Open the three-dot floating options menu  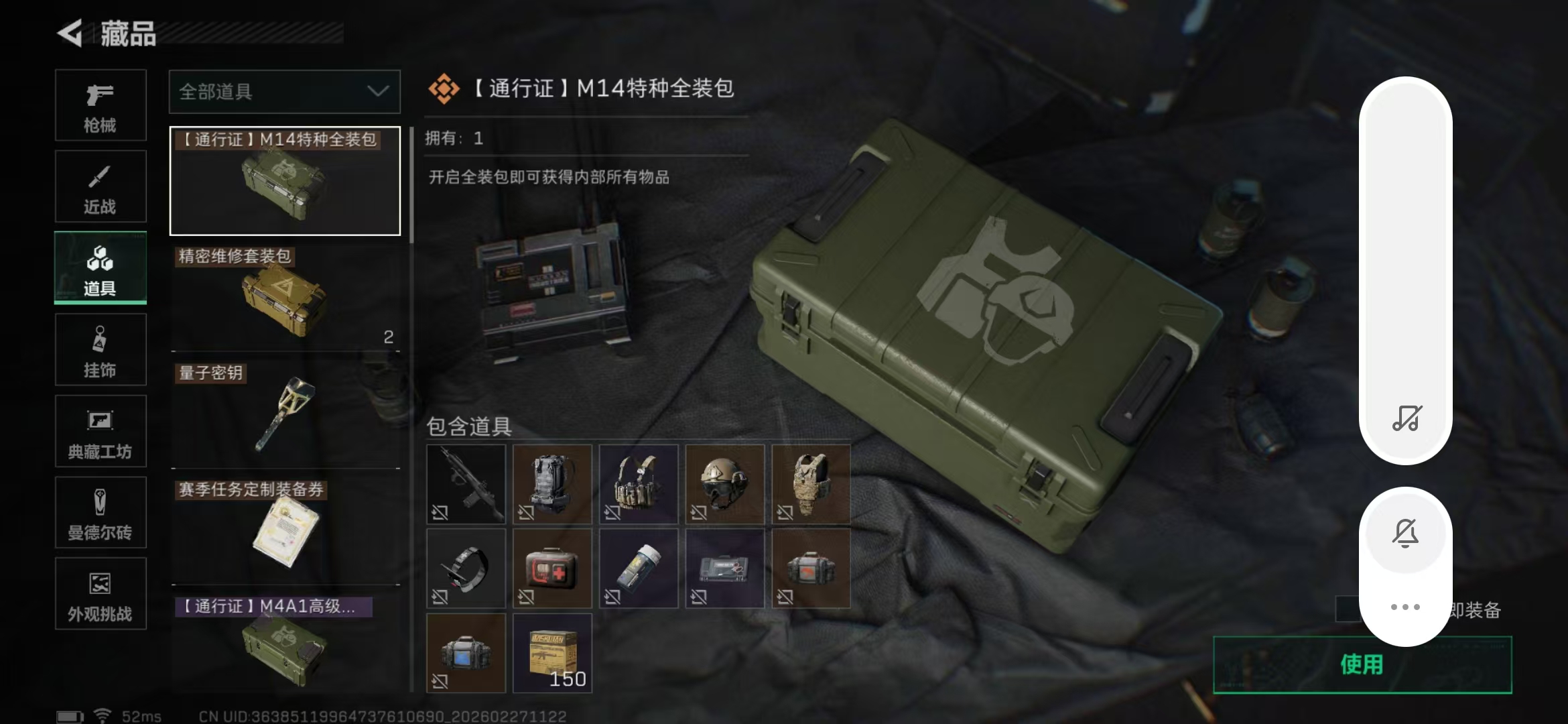(x=1405, y=607)
